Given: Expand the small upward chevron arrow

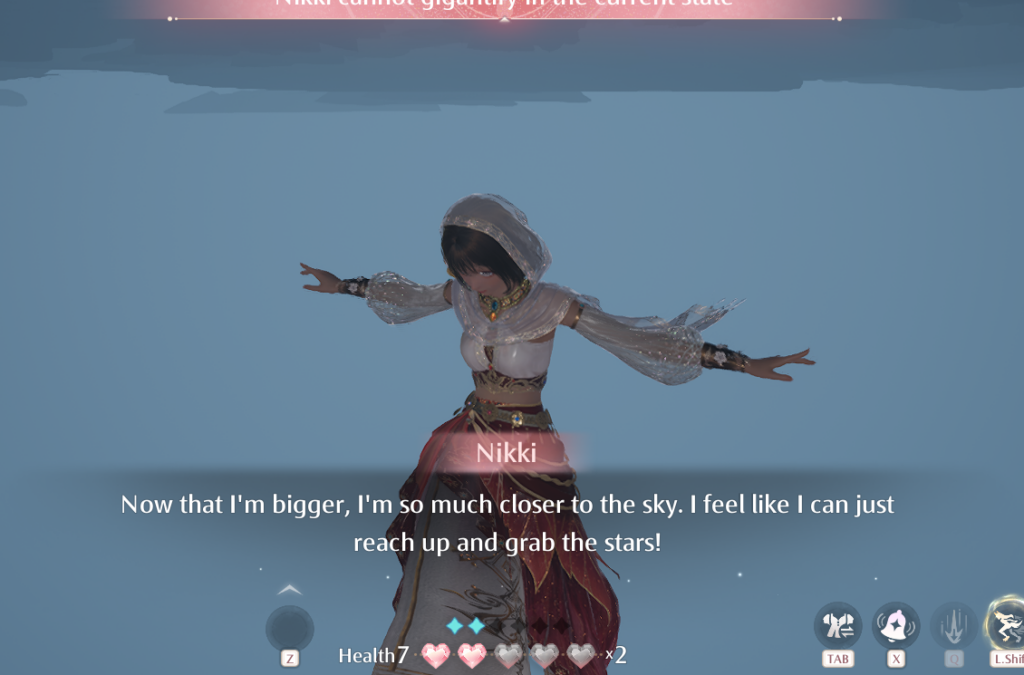Looking at the screenshot, I should [289, 590].
